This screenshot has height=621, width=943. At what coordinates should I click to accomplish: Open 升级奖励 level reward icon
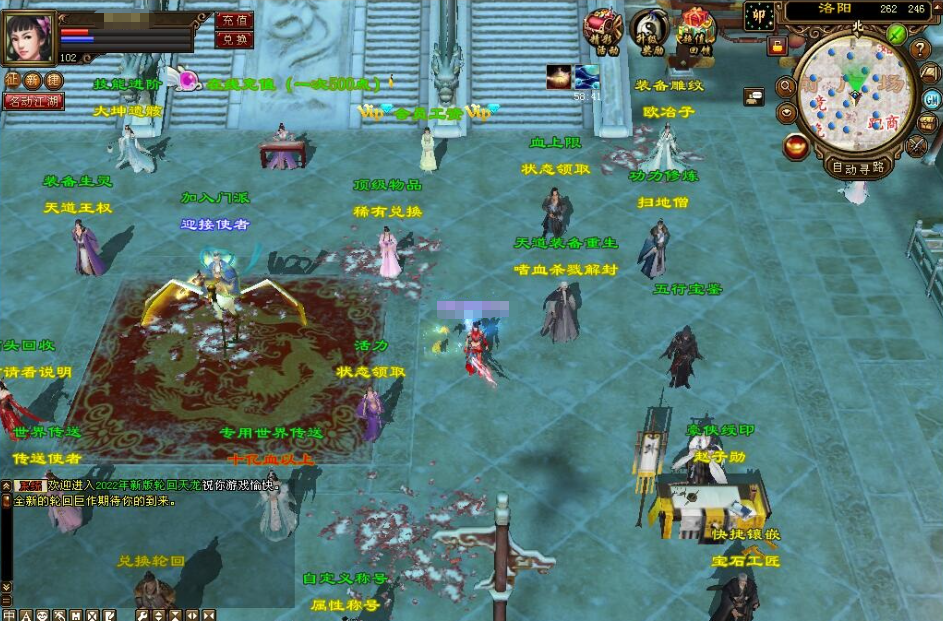point(650,31)
